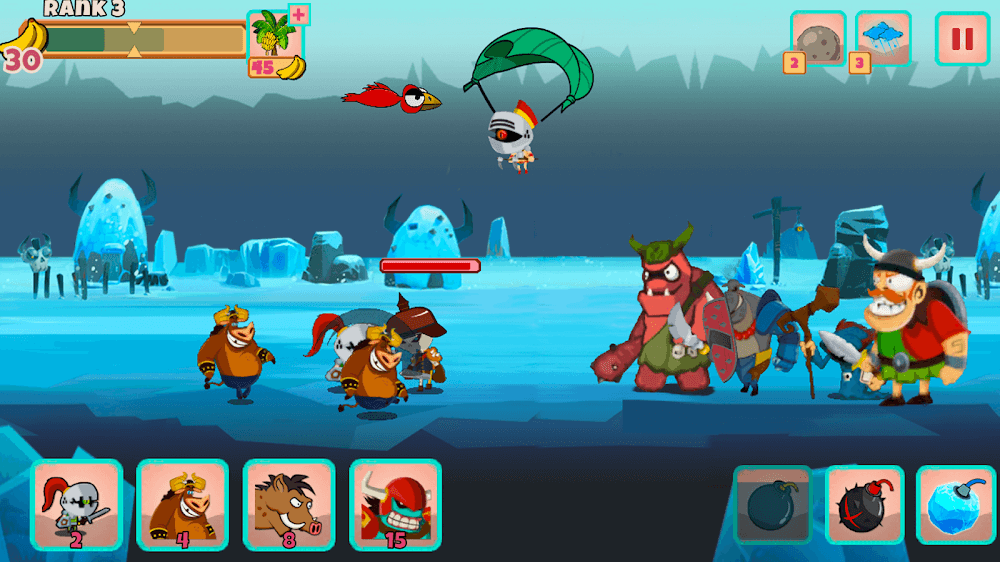Throw the plain black bomb
This screenshot has height=562, width=1000.
(x=772, y=505)
